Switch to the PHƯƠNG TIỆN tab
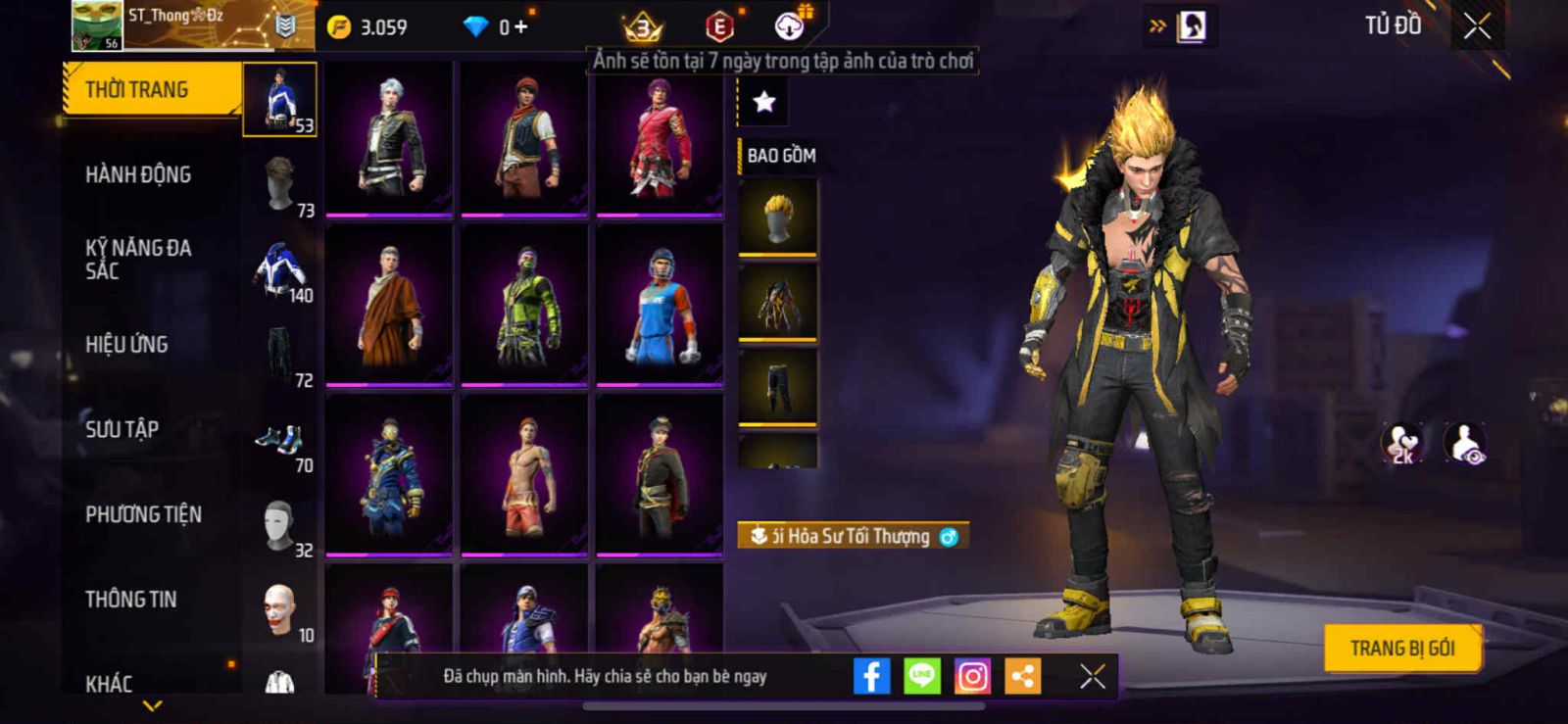The image size is (1568, 724). pyautogui.click(x=143, y=514)
